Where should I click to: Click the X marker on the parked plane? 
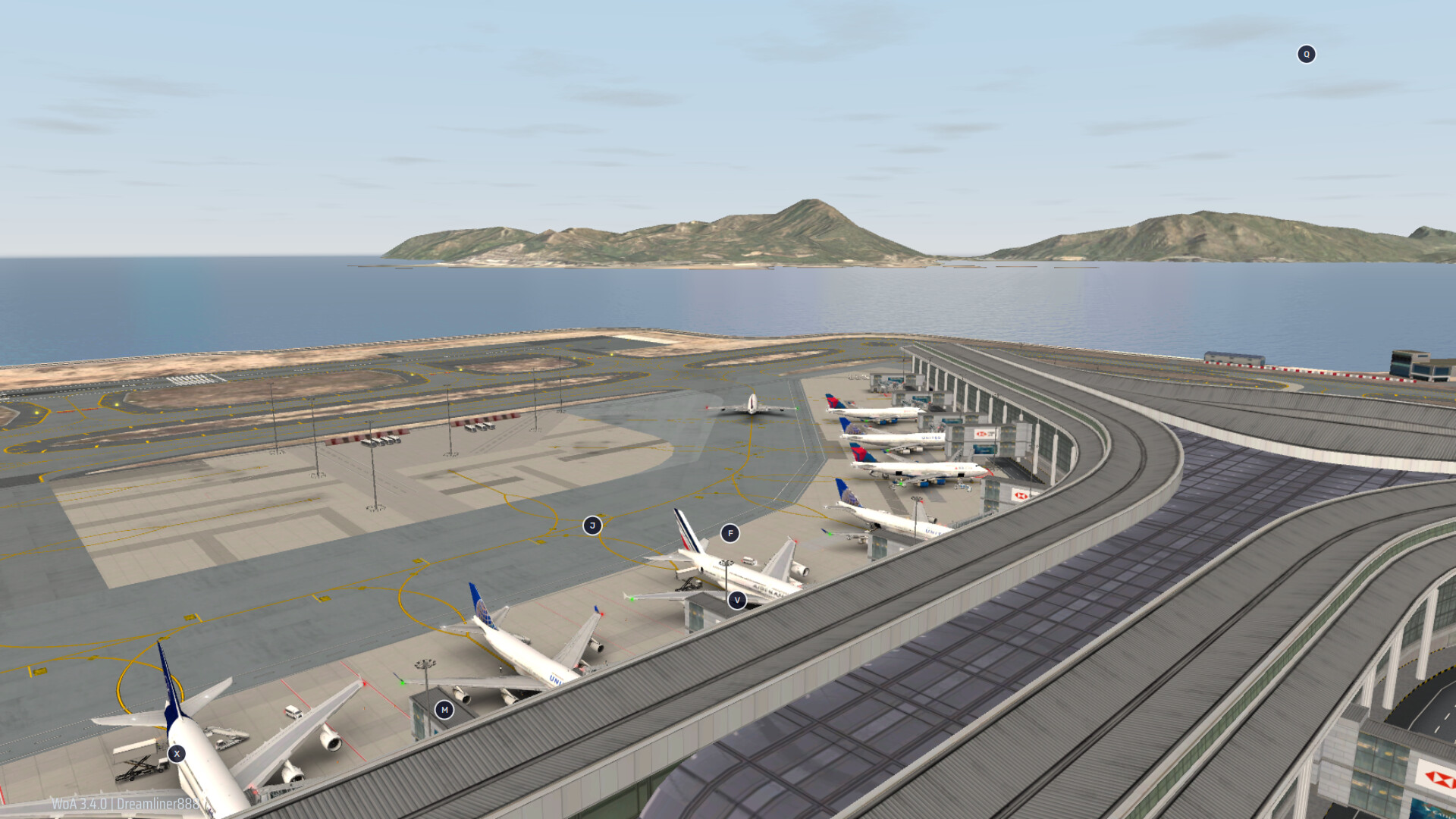pos(177,754)
